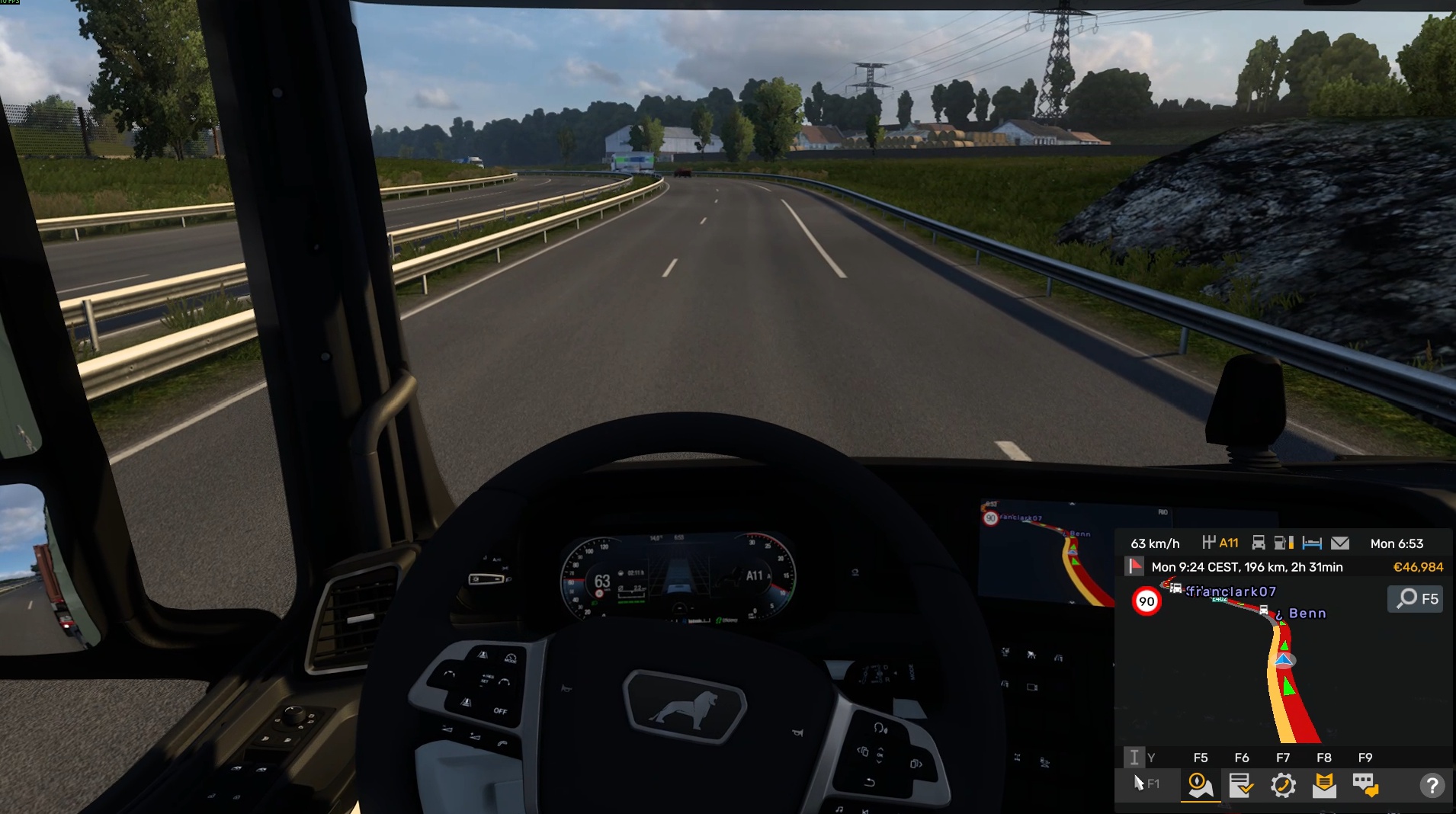Open the Assistance/Diagnostics gear-phone tab
The image size is (1456, 814).
coord(1283,785)
